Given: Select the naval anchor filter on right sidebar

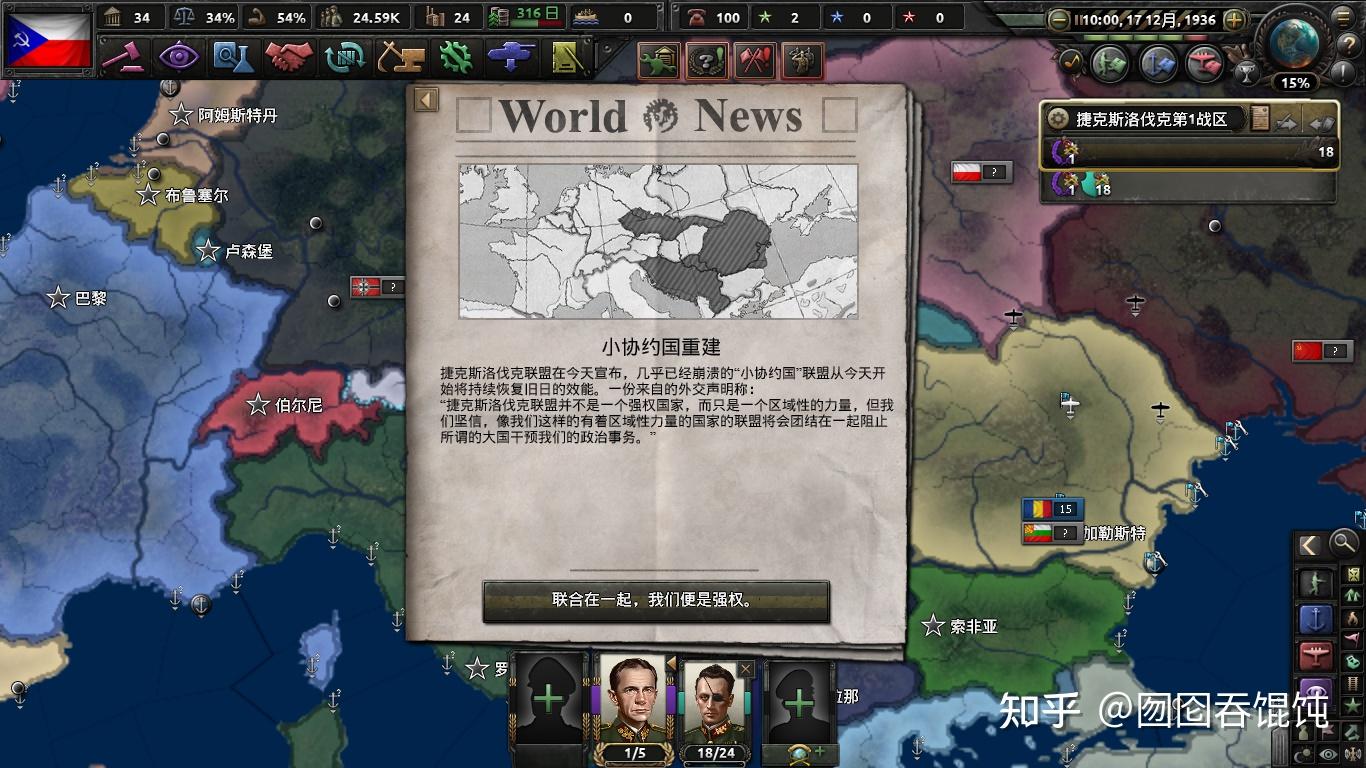Looking at the screenshot, I should pos(1317,617).
